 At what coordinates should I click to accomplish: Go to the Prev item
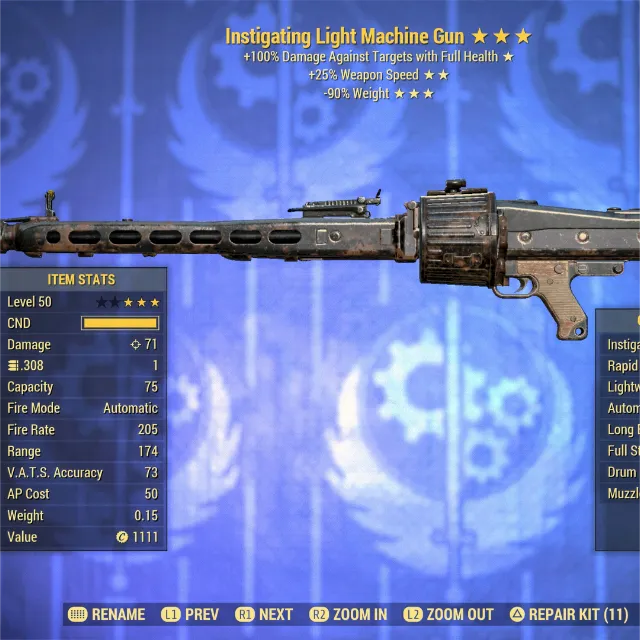pos(190,614)
